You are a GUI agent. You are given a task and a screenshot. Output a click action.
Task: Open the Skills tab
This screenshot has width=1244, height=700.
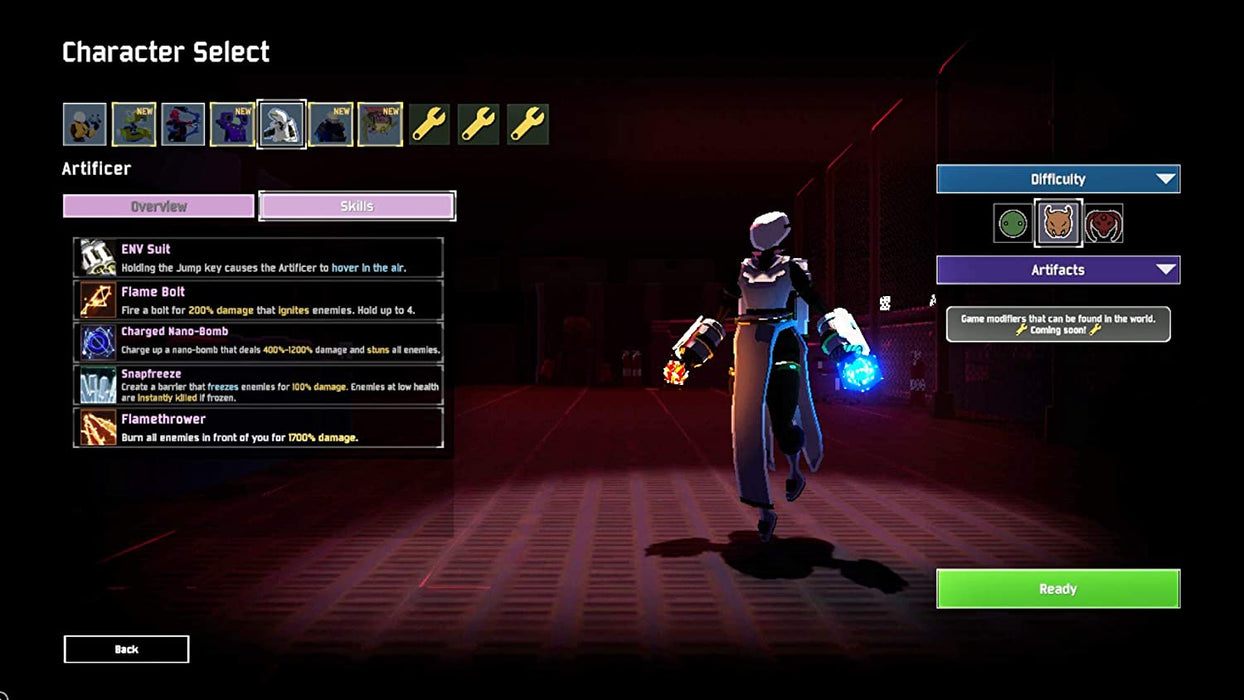click(x=357, y=206)
